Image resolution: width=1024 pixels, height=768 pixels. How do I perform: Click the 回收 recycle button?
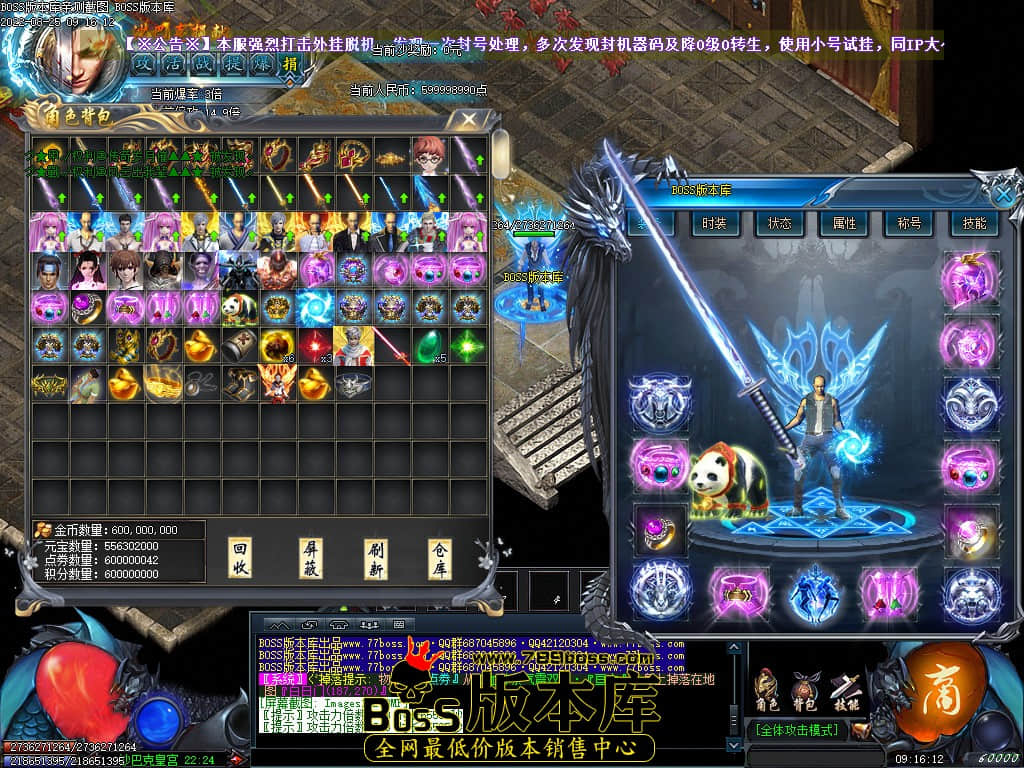click(240, 558)
